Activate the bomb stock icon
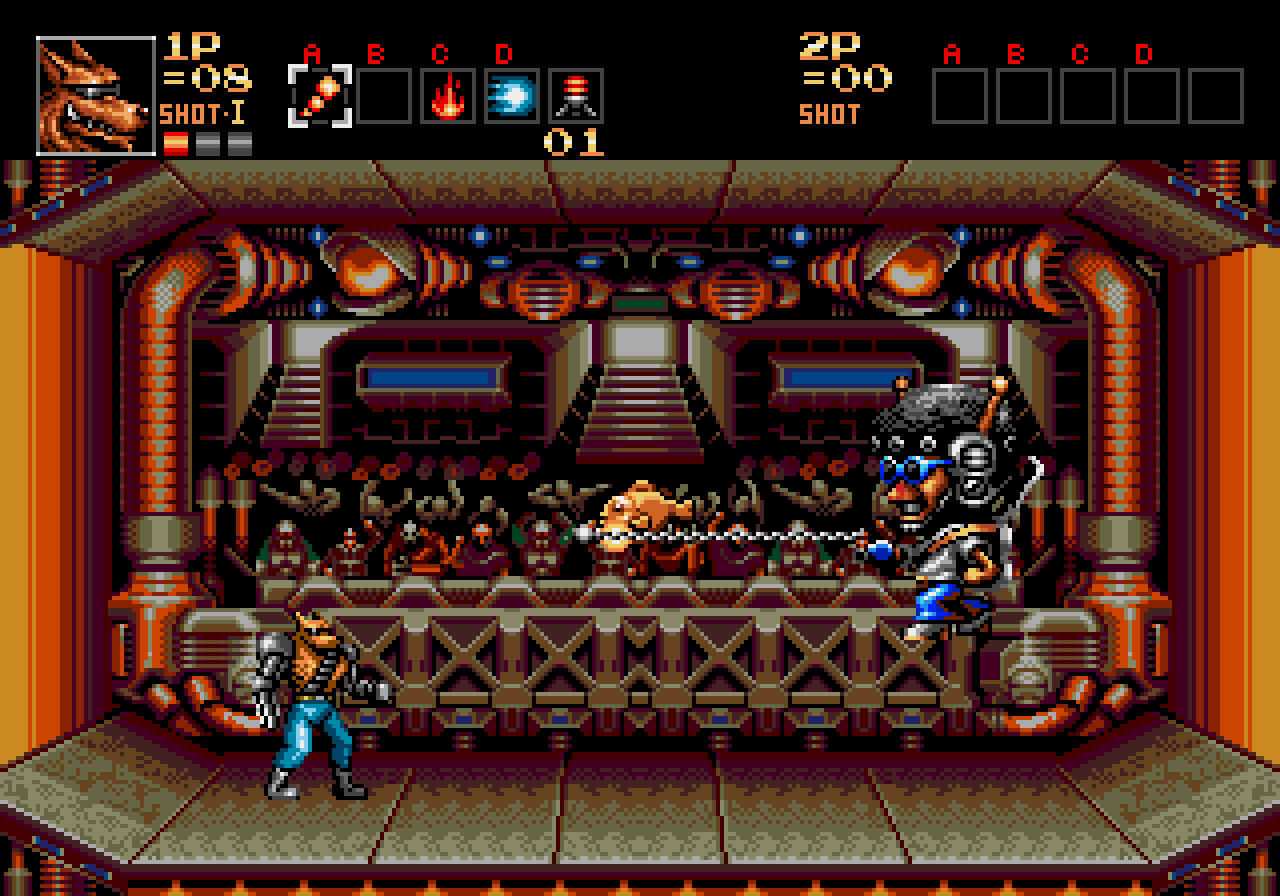The width and height of the screenshot is (1280, 896). tap(576, 96)
